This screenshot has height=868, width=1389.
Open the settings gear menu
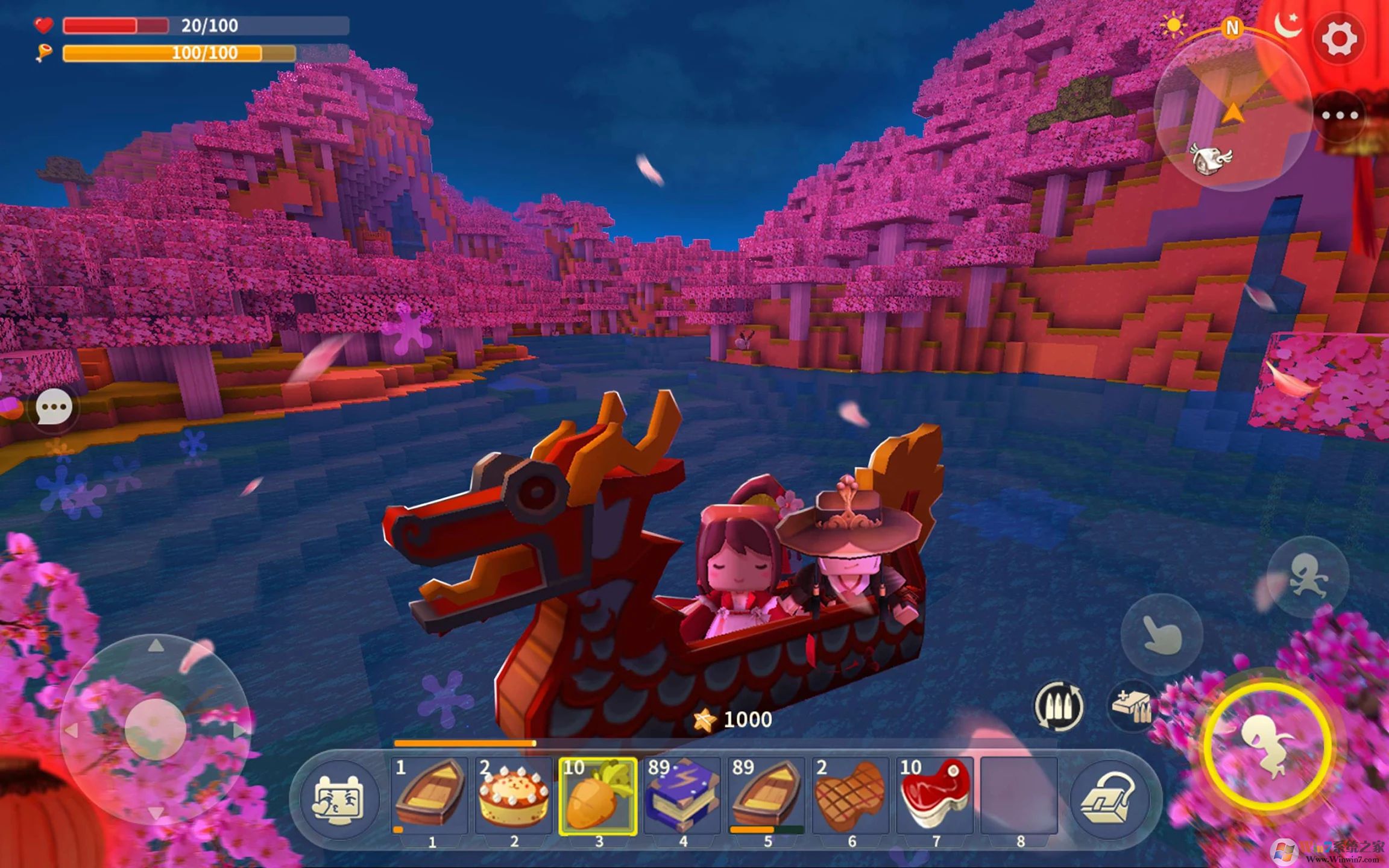pos(1339,39)
